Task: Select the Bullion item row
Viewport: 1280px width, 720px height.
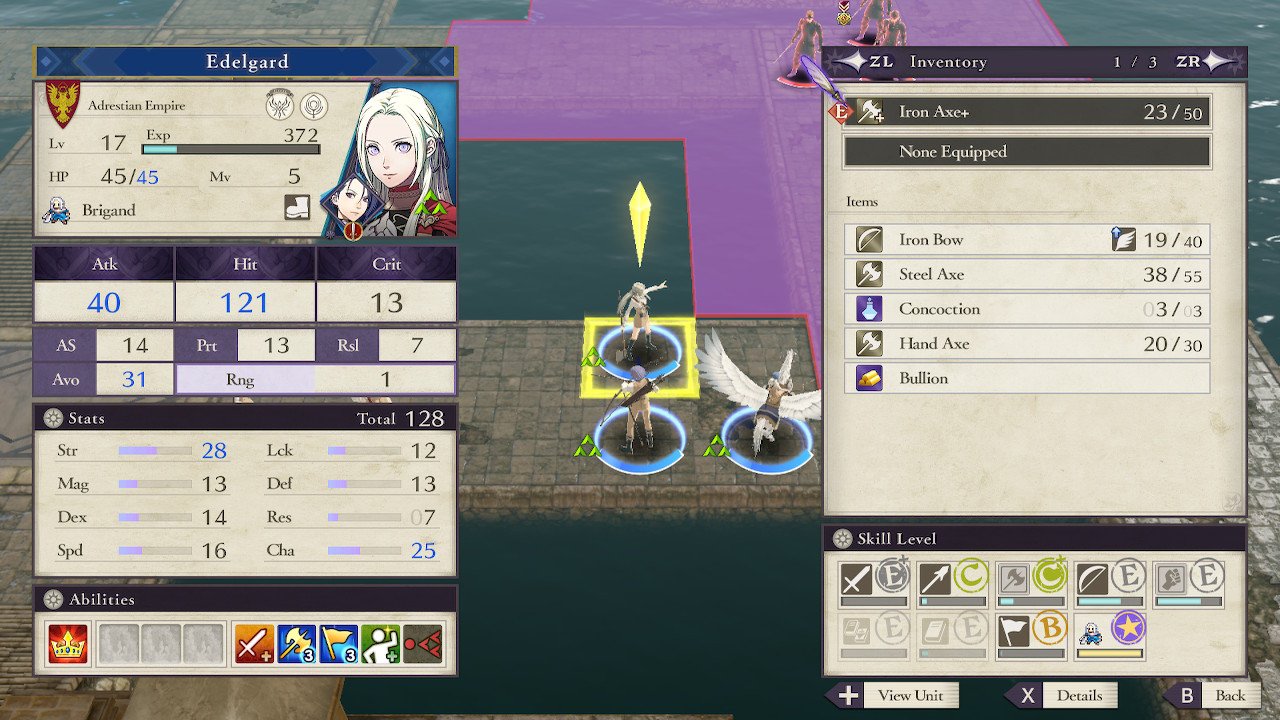Action: coord(1027,378)
